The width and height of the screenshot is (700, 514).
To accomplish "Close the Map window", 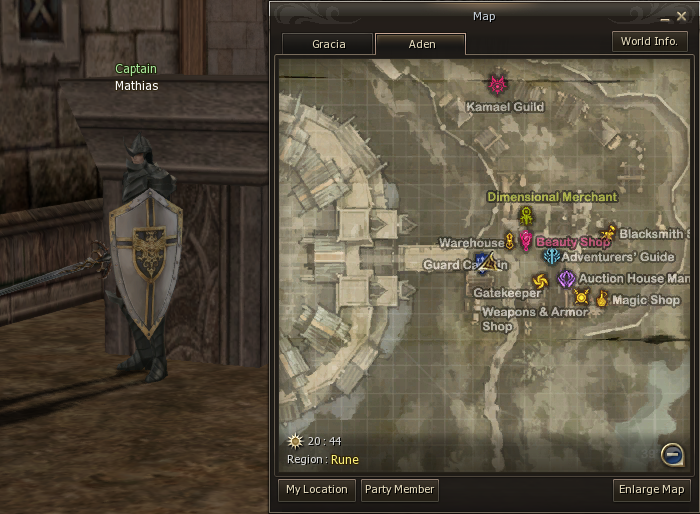I will click(683, 17).
